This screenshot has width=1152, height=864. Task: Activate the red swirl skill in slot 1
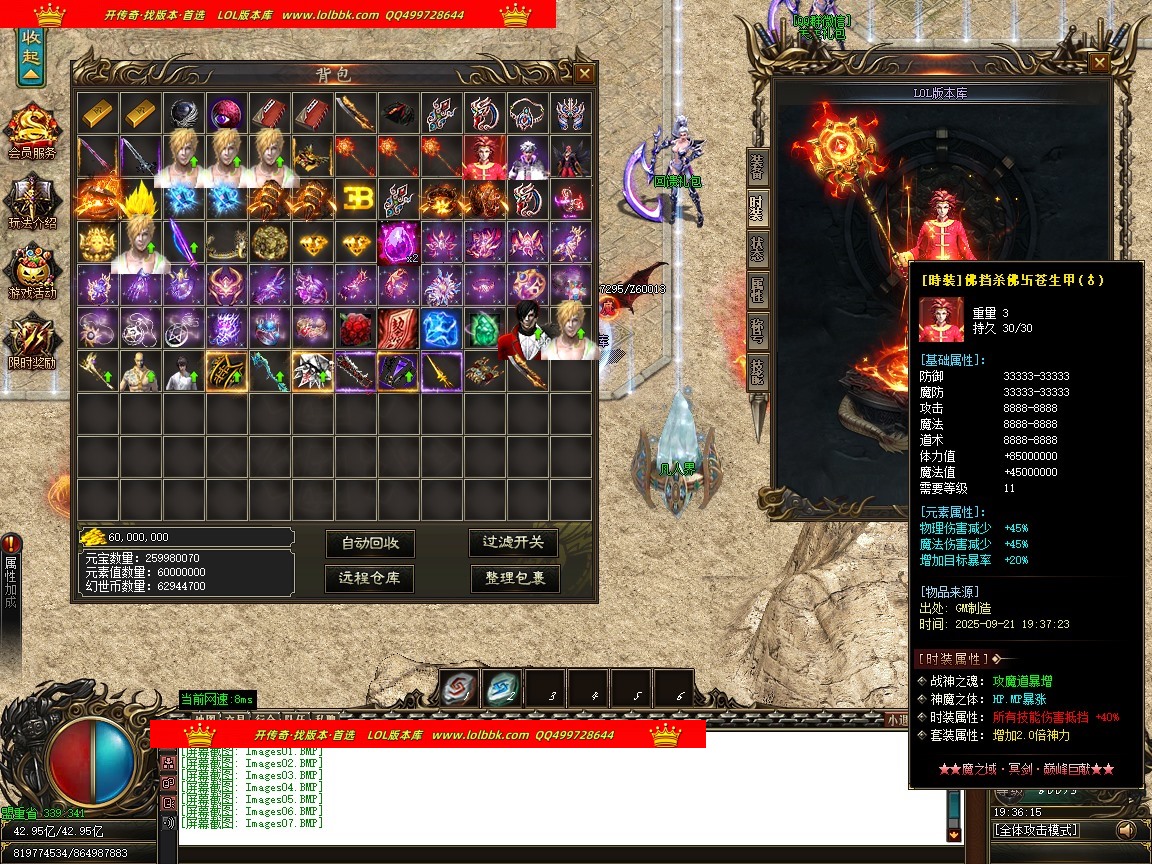click(459, 688)
